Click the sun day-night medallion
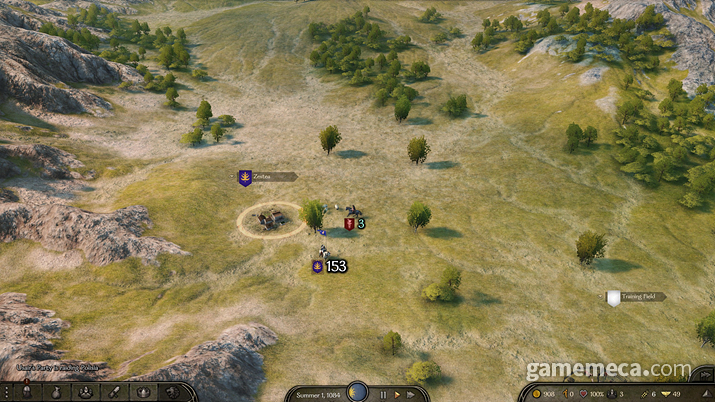Screen dimensions: 715x402 (x=357, y=392)
